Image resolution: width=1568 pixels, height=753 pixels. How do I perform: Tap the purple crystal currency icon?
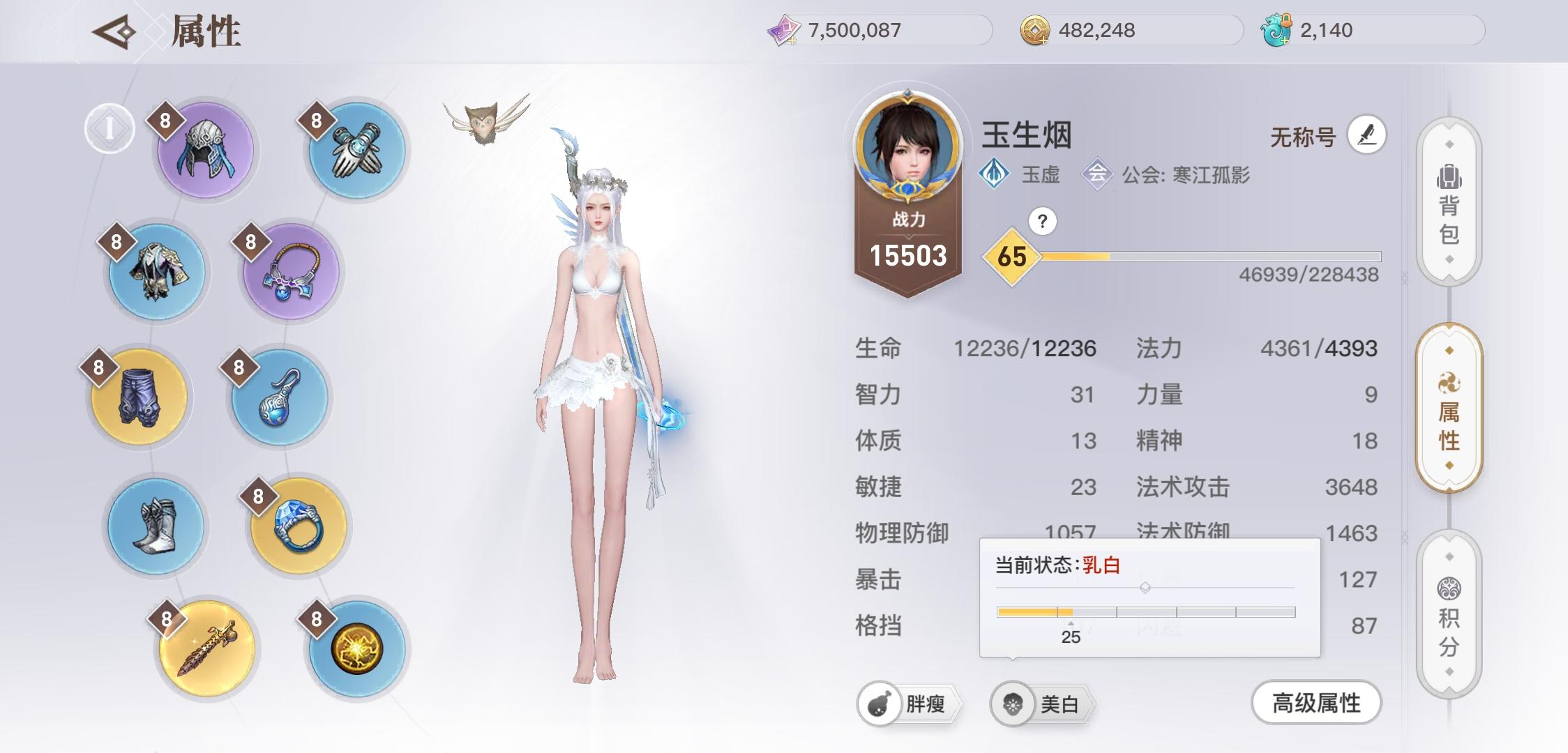click(x=785, y=30)
